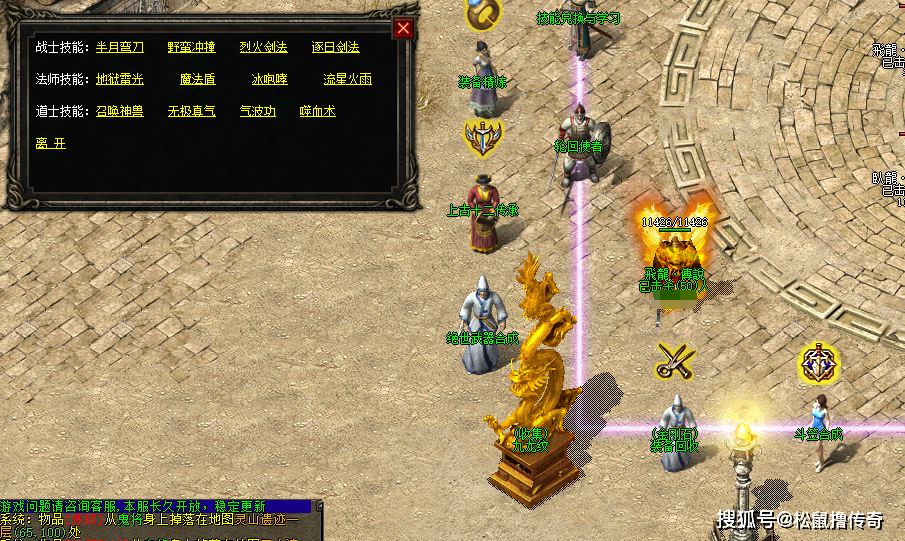This screenshot has width=905, height=541.
Task: Select the 半月弯刀 warrior skill link
Action: 120,47
